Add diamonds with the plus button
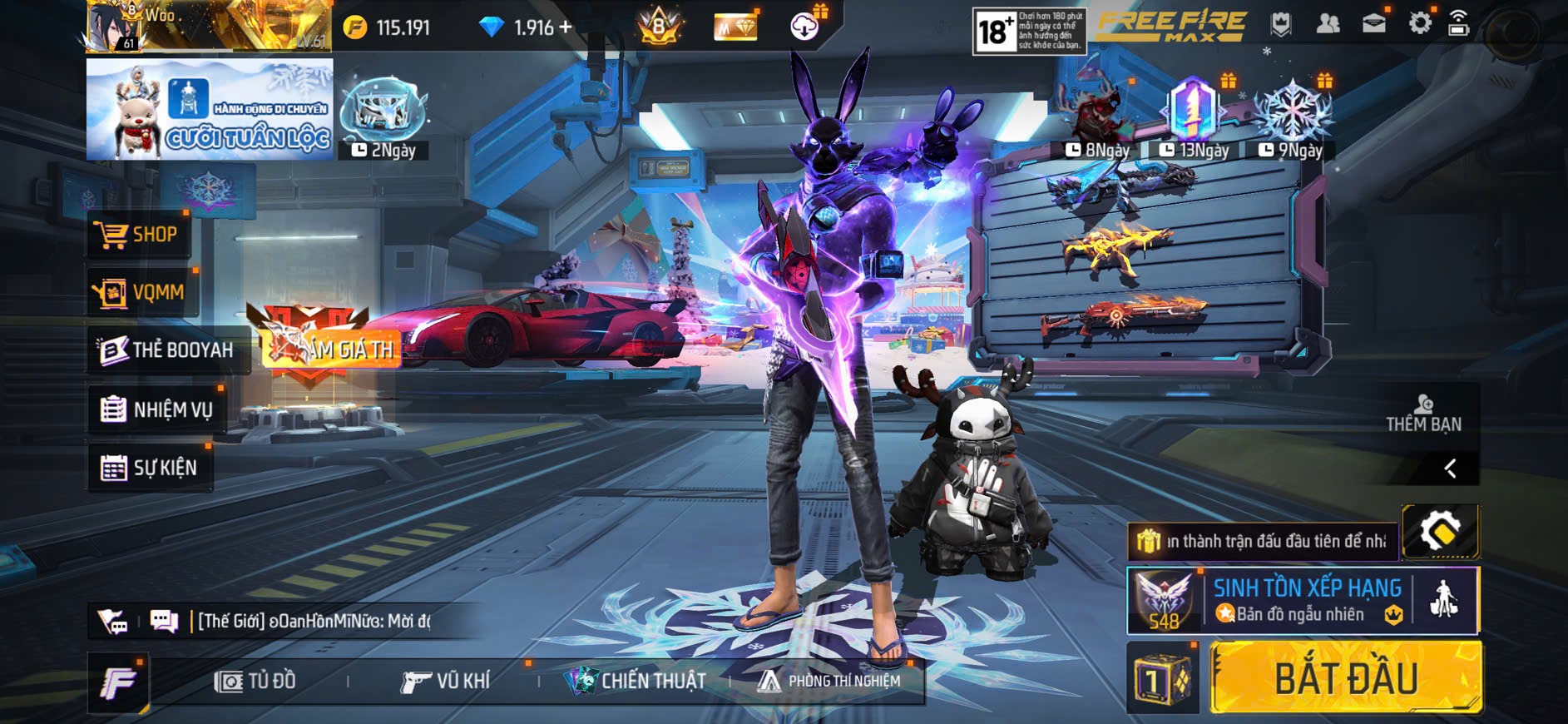This screenshot has width=1568, height=724. pos(566,27)
